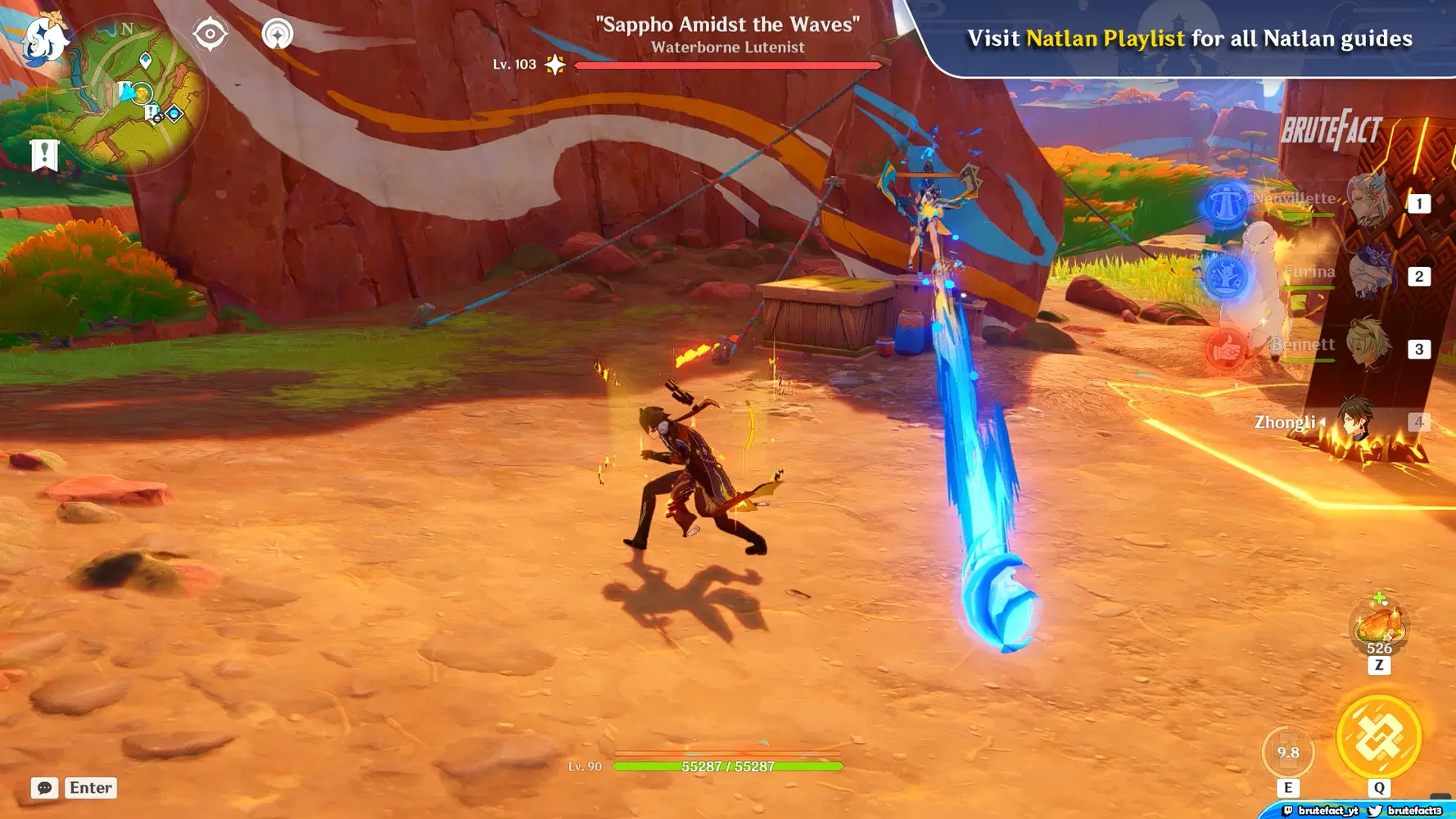Image resolution: width=1456 pixels, height=819 pixels.
Task: Click the Twitter bird icon in watermark
Action: coord(1374,811)
